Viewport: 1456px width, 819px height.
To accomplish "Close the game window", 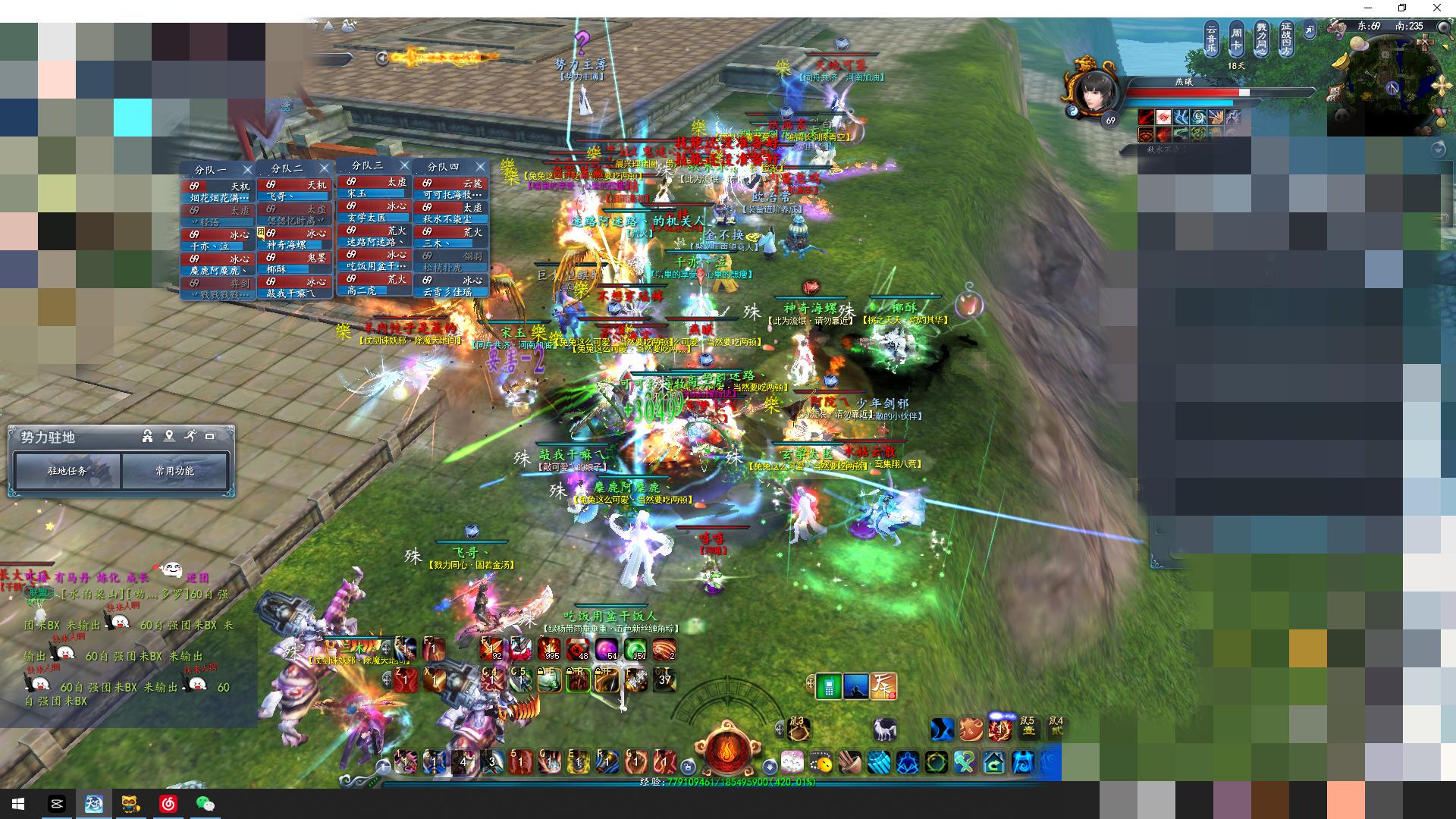I will tap(1437, 8).
